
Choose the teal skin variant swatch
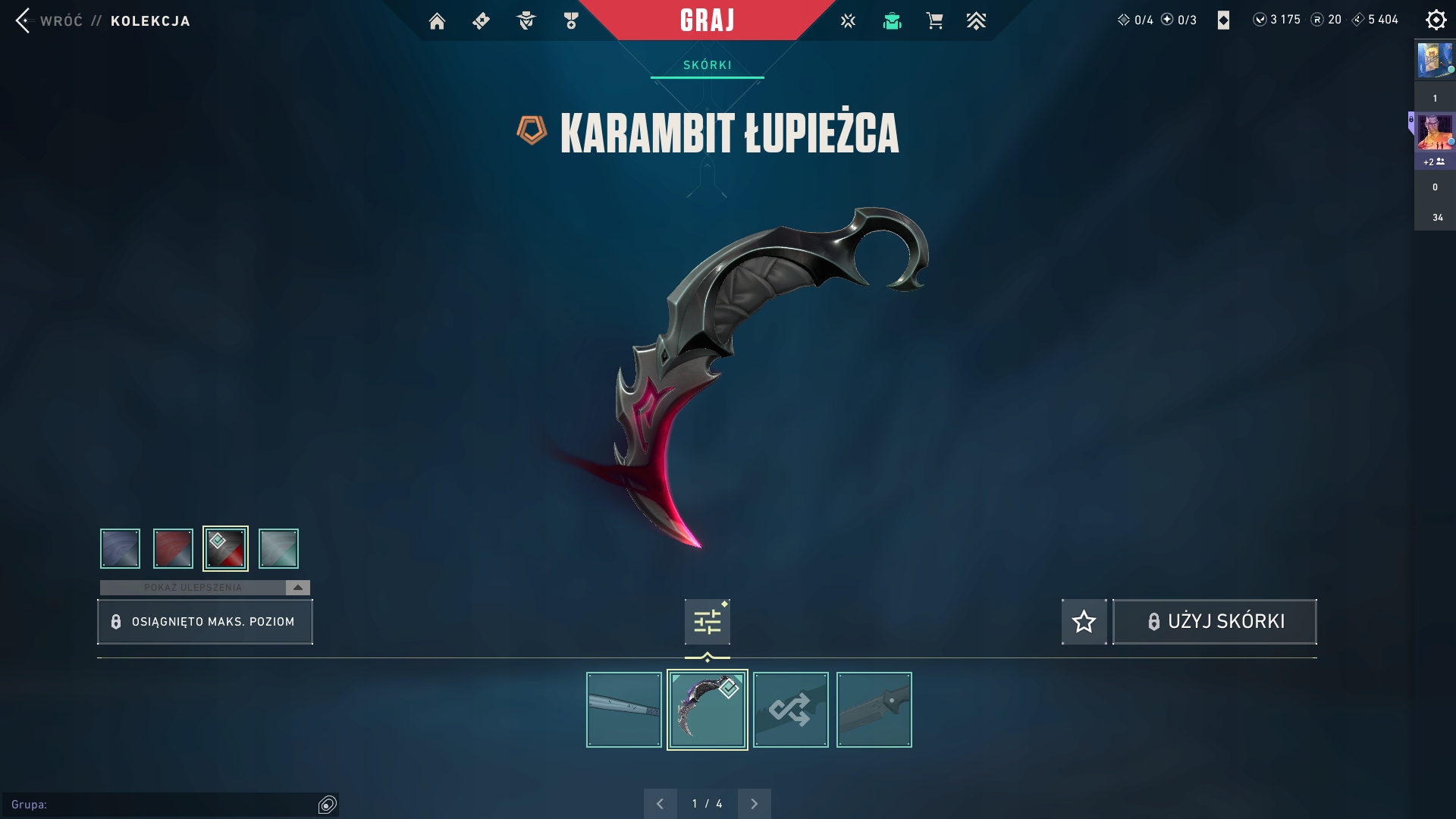(278, 548)
